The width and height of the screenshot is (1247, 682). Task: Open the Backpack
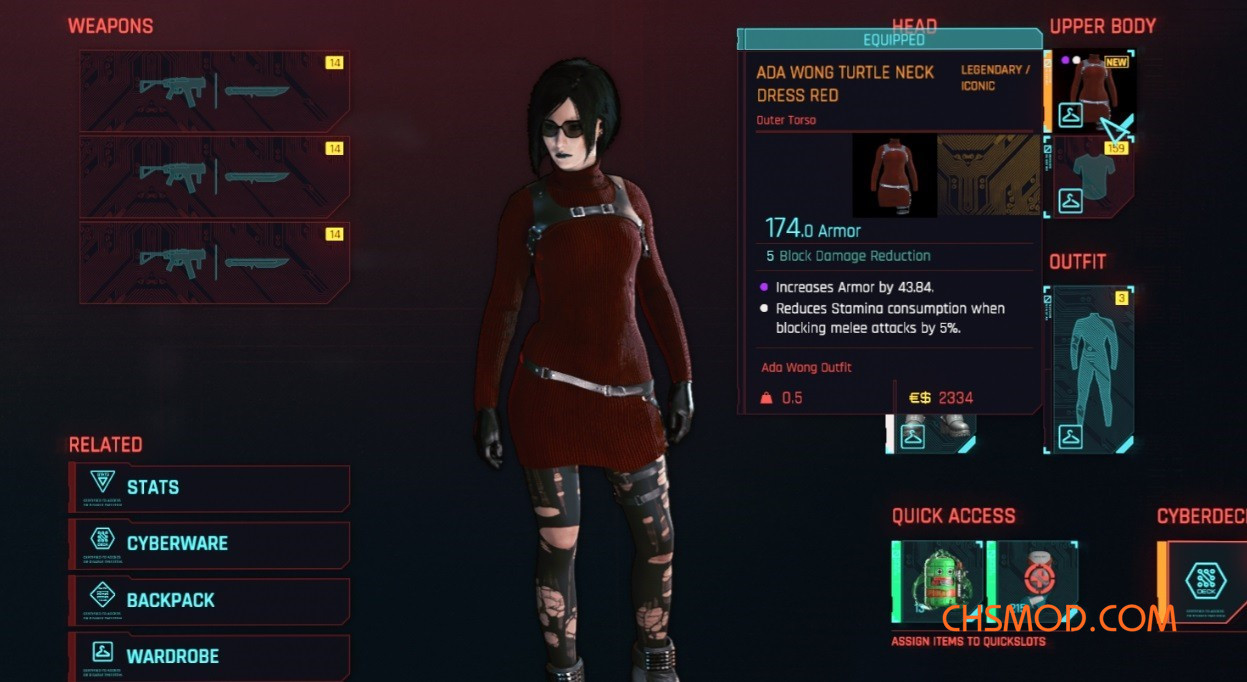pyautogui.click(x=209, y=600)
